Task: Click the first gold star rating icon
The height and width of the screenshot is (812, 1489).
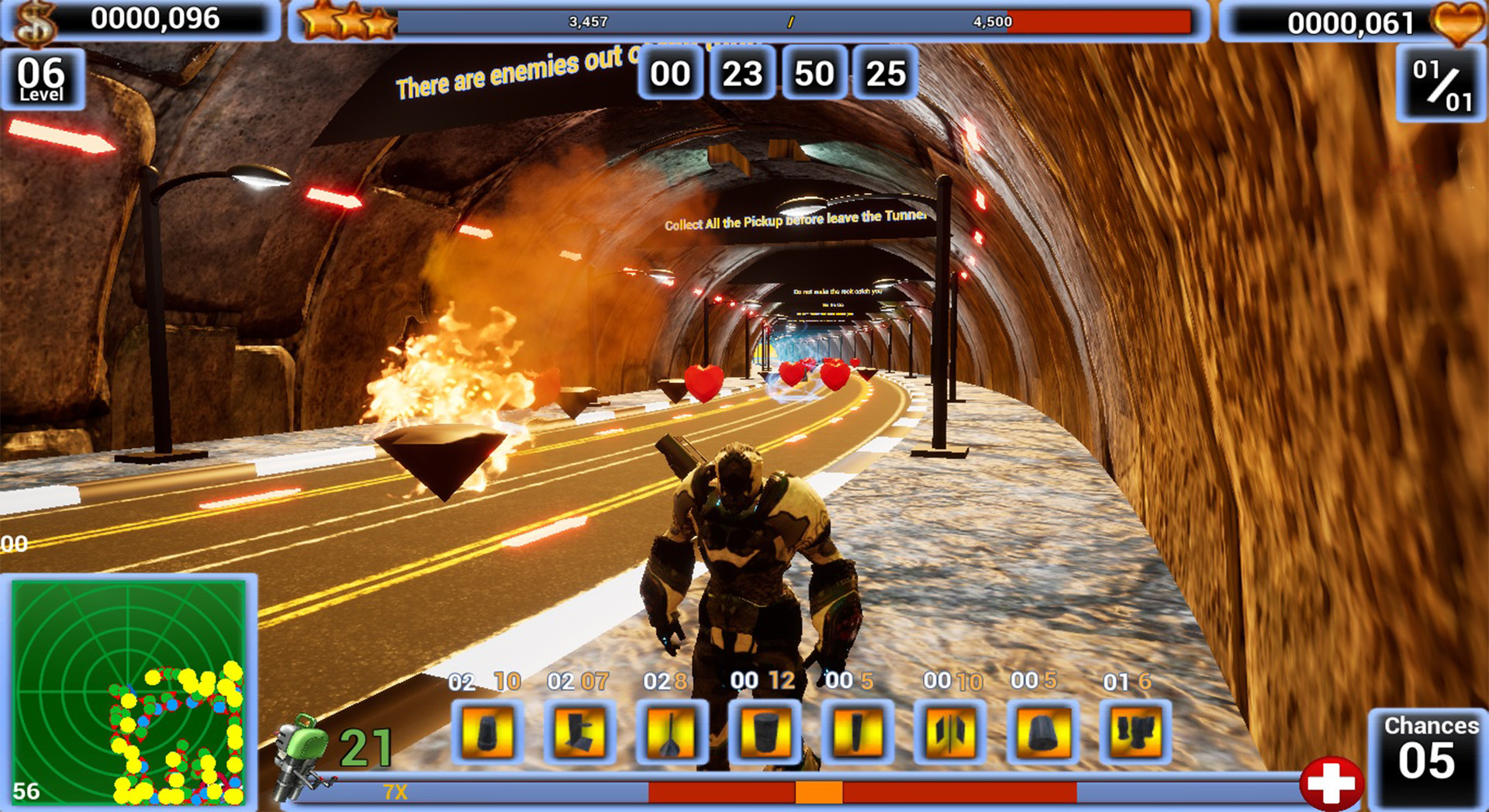Action: coord(318,19)
